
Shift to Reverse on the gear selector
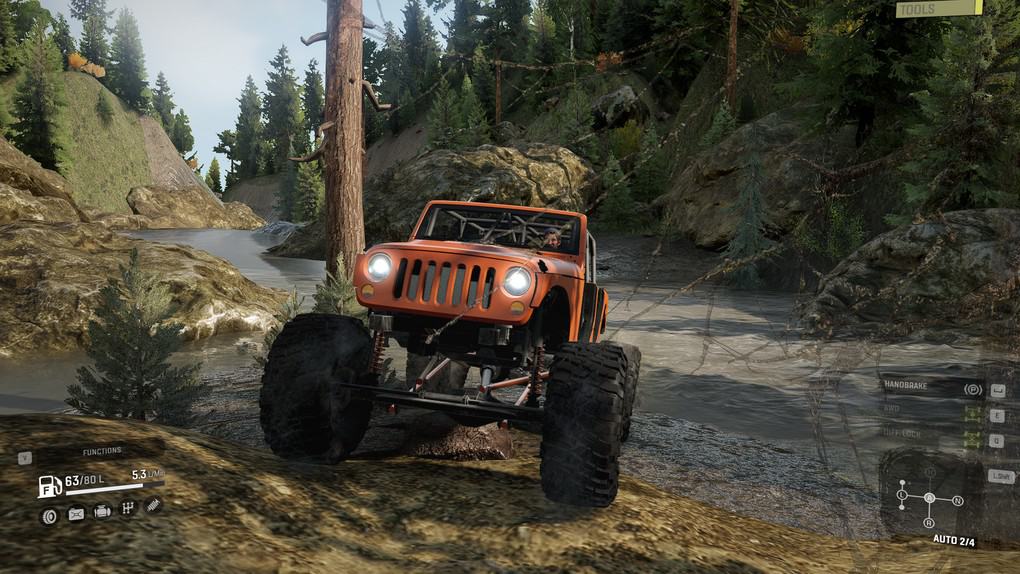coord(929,523)
